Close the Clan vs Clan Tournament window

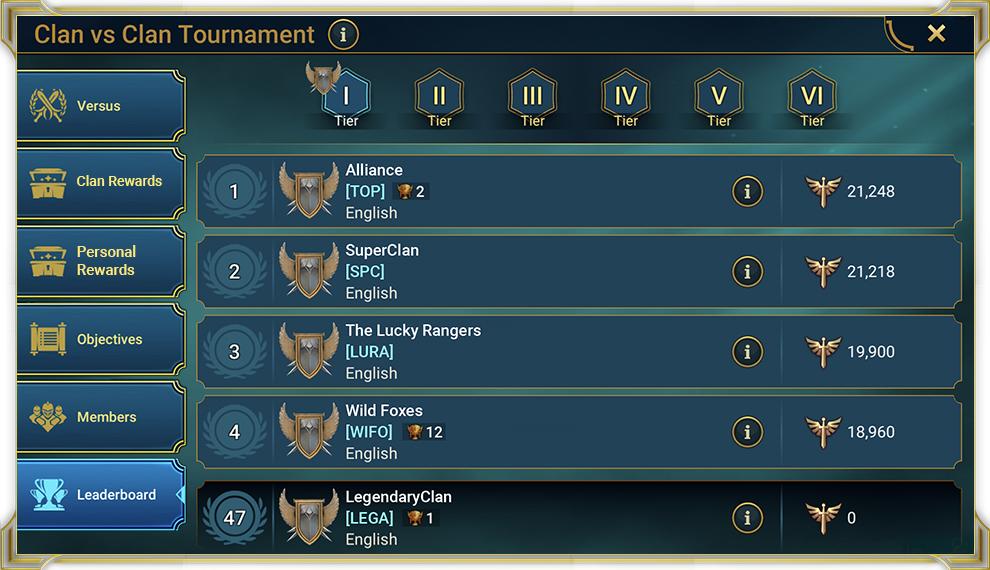pyautogui.click(x=936, y=34)
